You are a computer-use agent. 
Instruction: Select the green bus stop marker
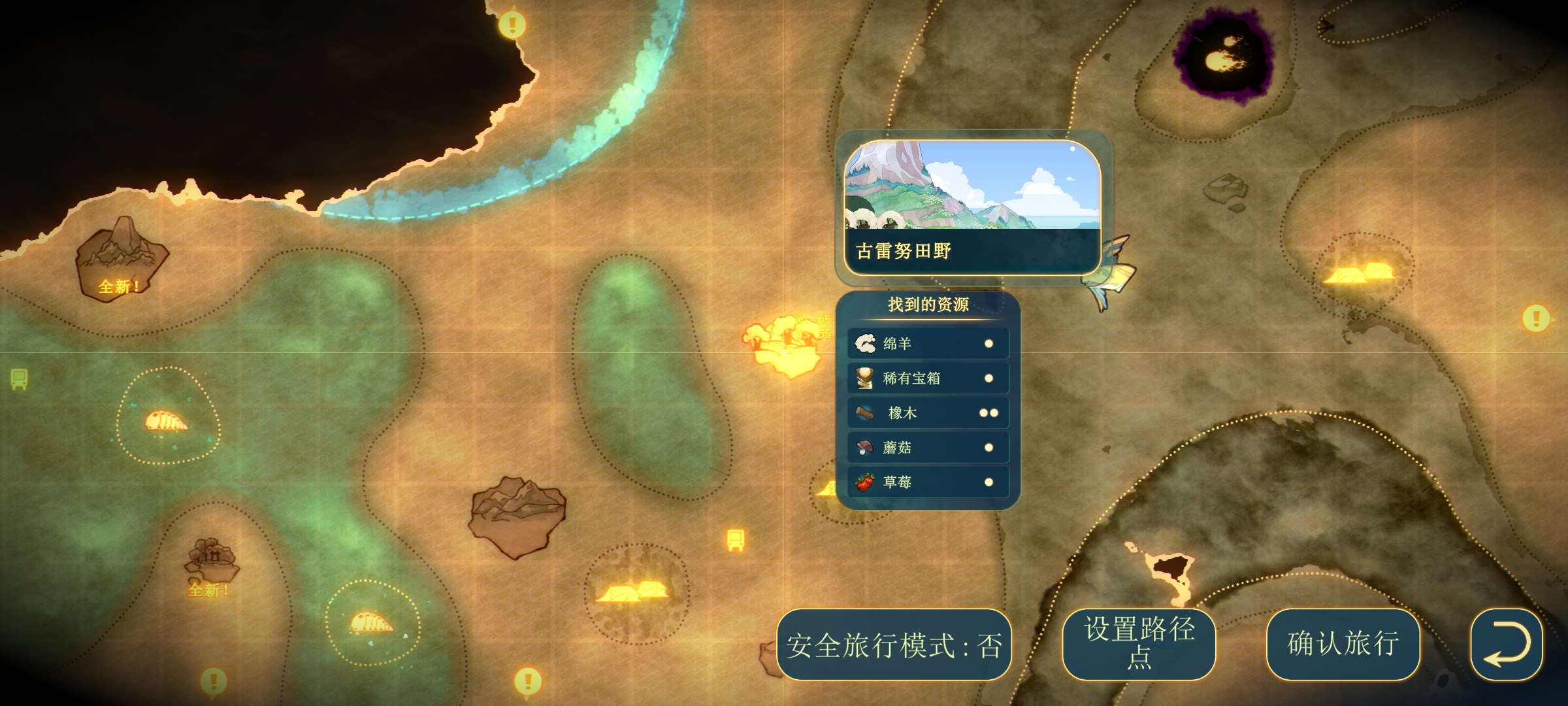[x=19, y=378]
